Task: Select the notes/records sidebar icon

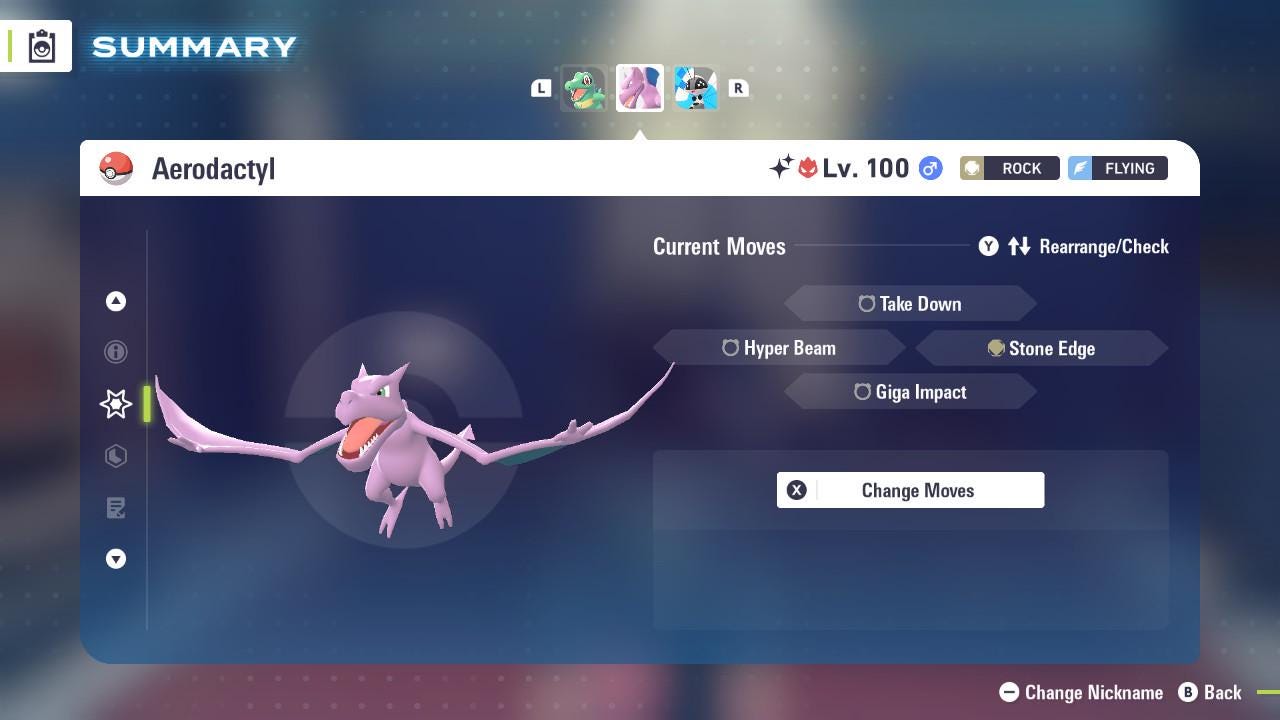Action: (x=115, y=508)
